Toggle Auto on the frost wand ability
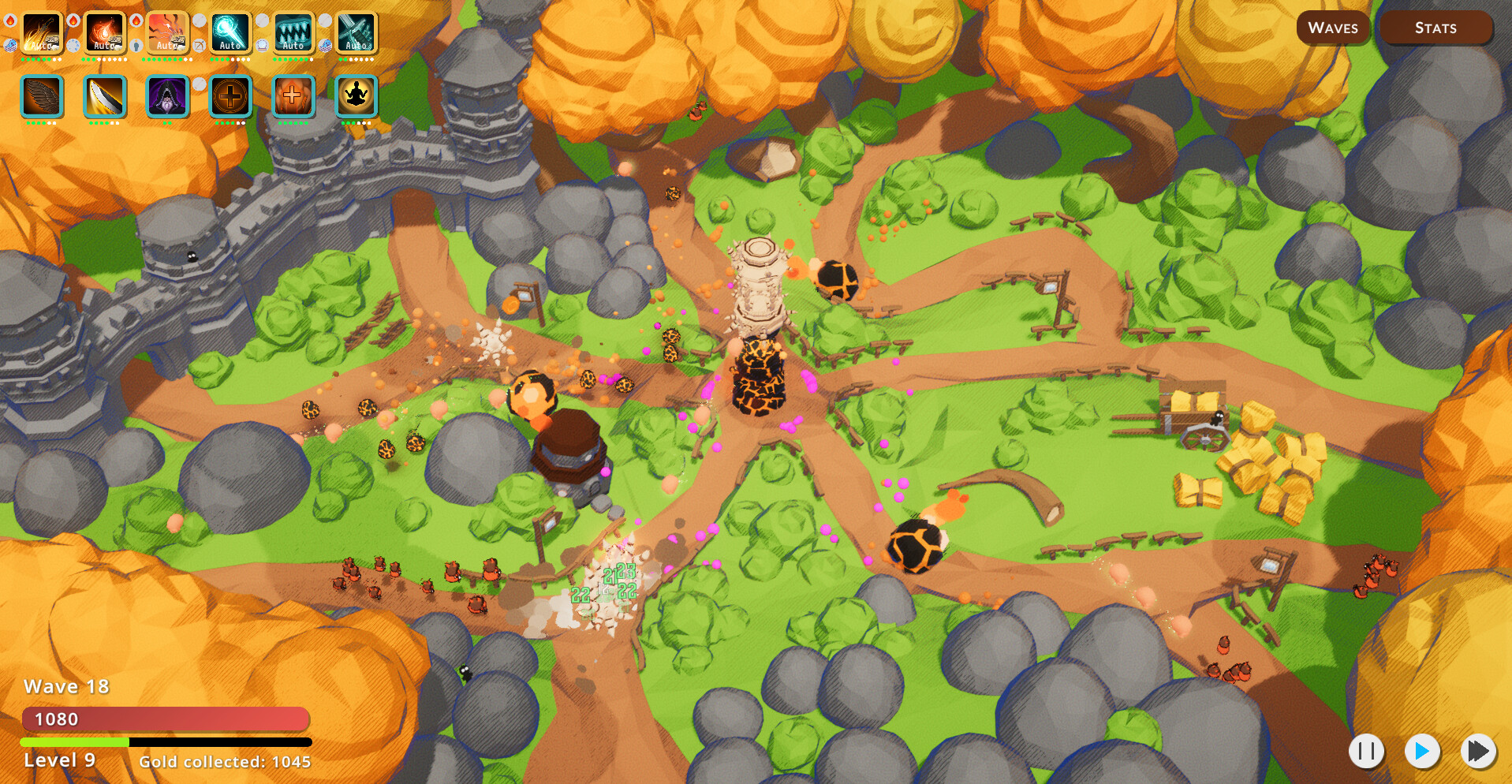 [230, 45]
